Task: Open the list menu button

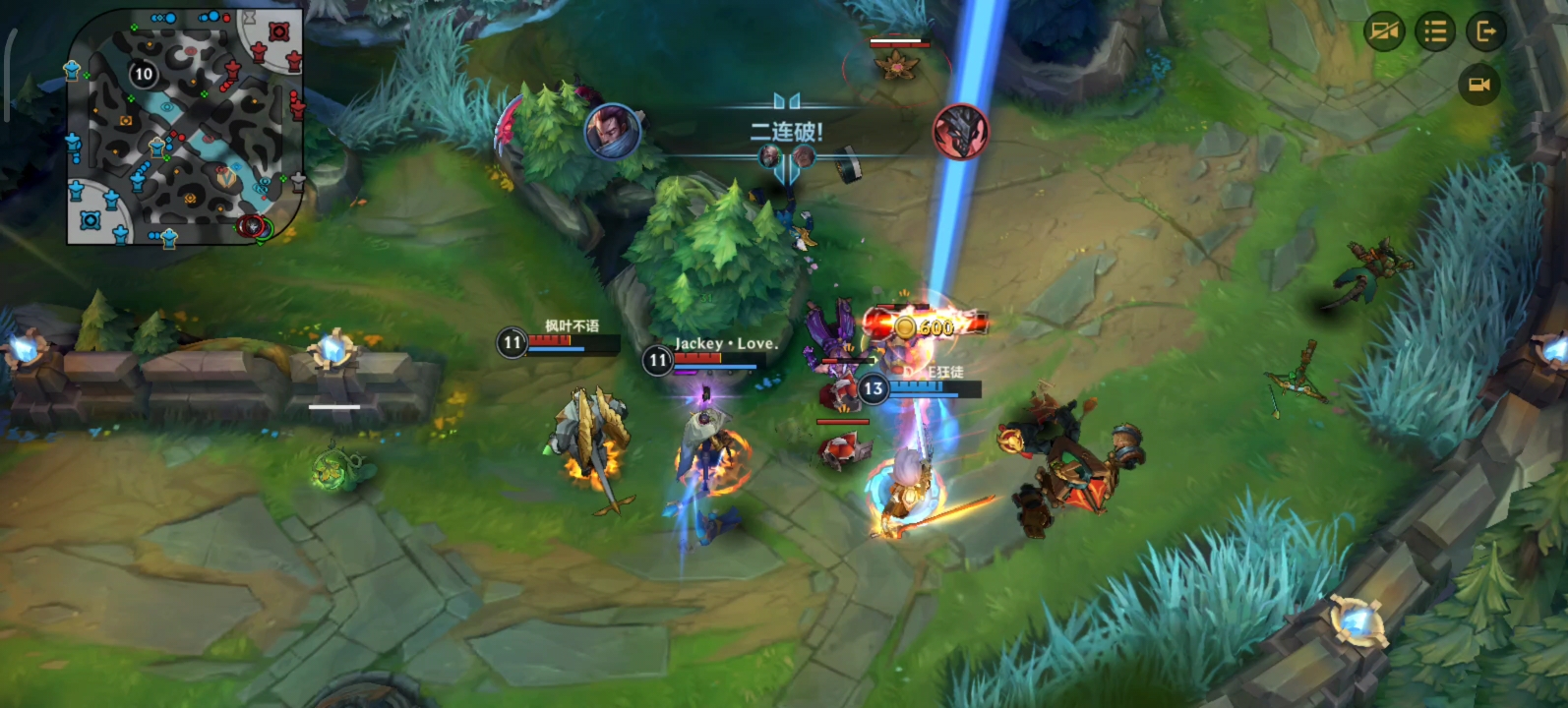Action: click(x=1435, y=32)
